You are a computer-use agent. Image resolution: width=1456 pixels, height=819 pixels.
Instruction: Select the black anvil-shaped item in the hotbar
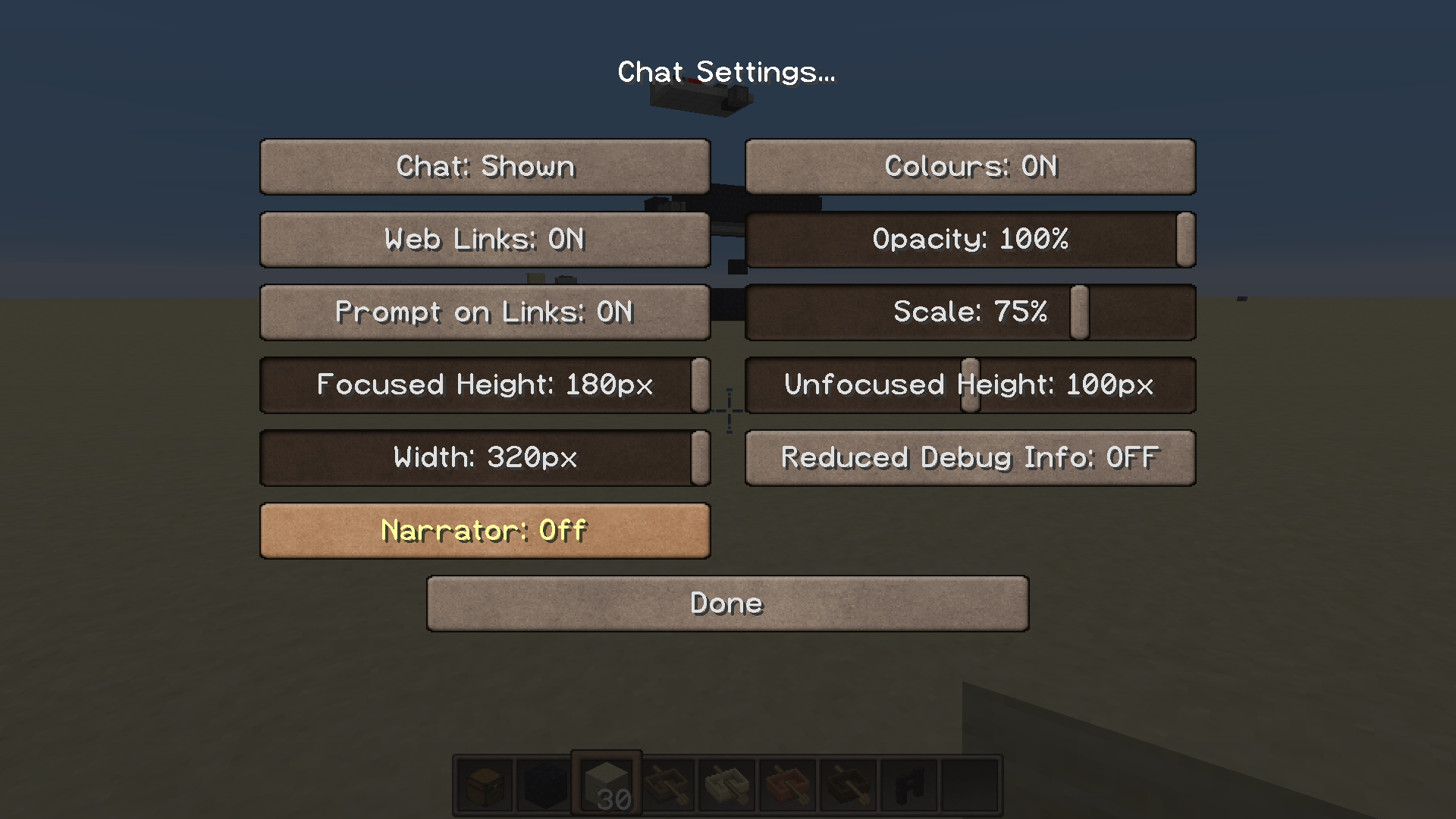[908, 785]
